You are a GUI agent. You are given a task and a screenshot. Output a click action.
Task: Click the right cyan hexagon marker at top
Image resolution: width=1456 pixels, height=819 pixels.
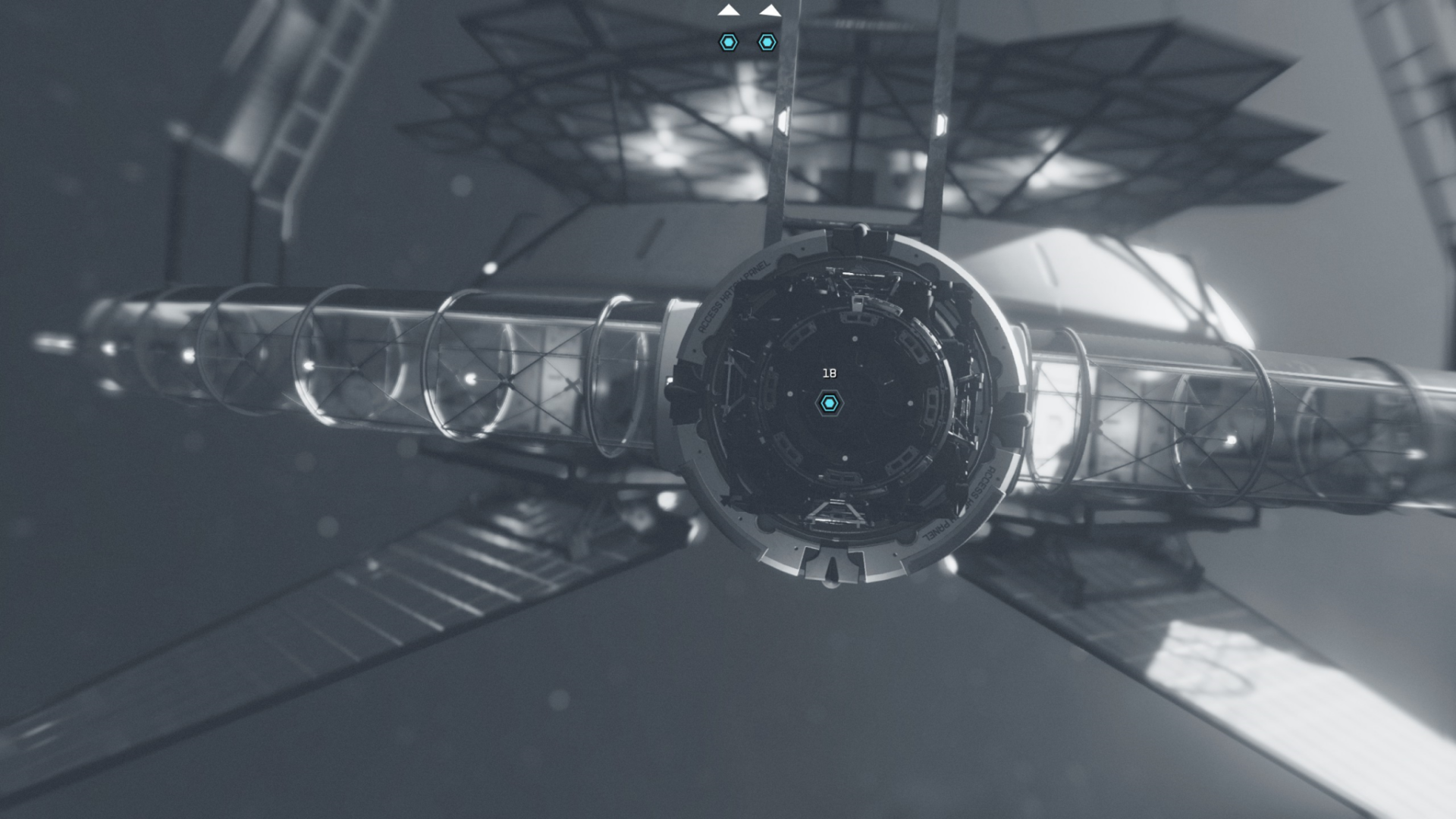pyautogui.click(x=767, y=43)
